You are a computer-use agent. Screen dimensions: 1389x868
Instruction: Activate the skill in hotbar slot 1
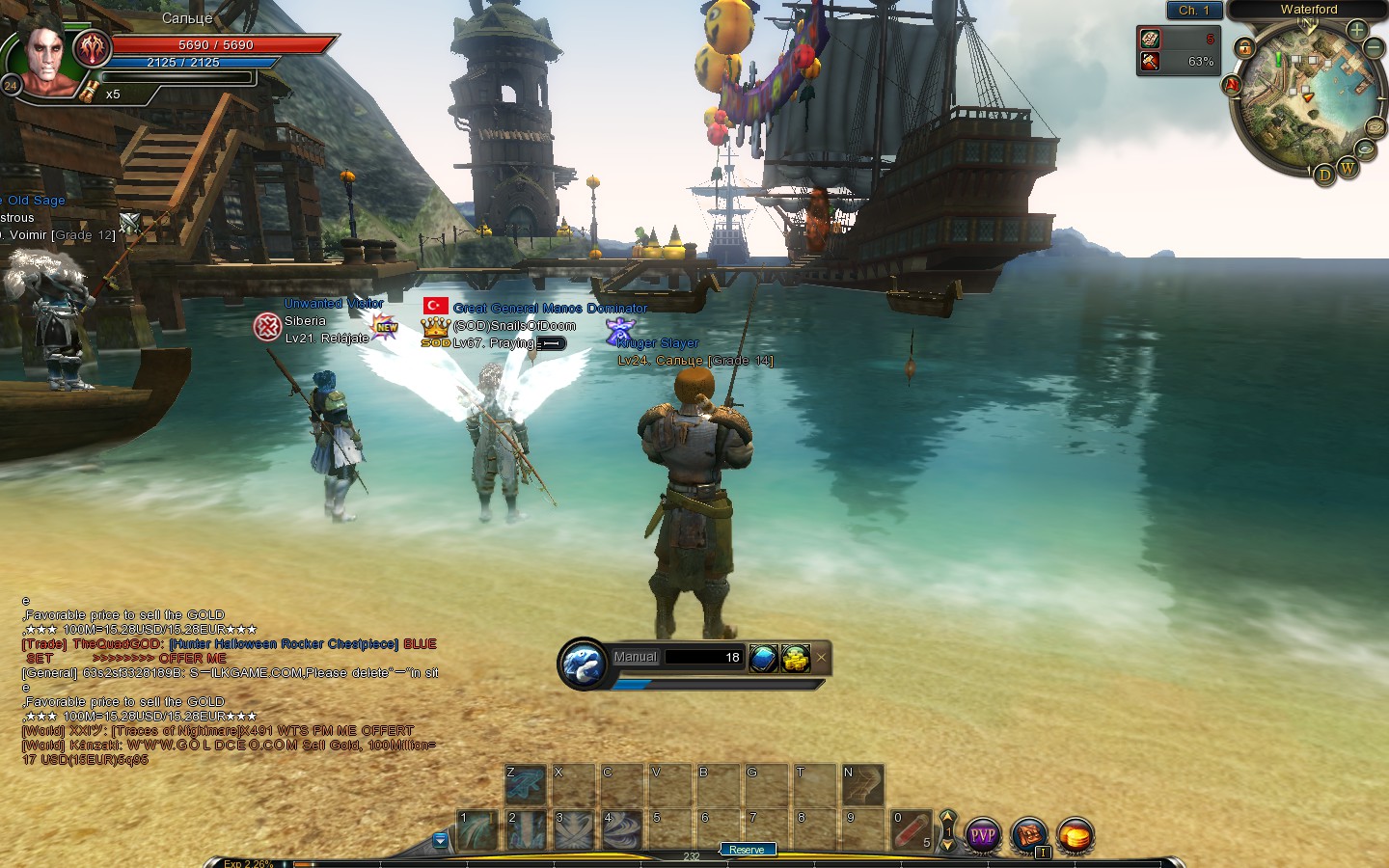coord(477,830)
